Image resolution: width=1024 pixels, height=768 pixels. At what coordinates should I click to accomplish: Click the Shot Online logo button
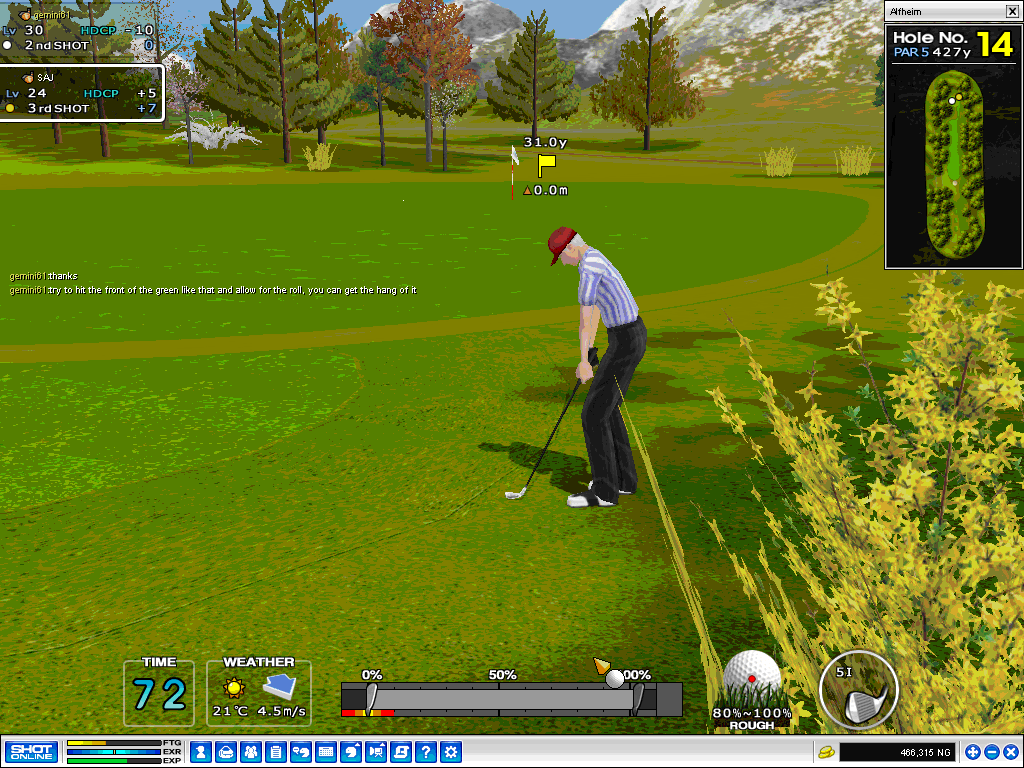tap(31, 752)
